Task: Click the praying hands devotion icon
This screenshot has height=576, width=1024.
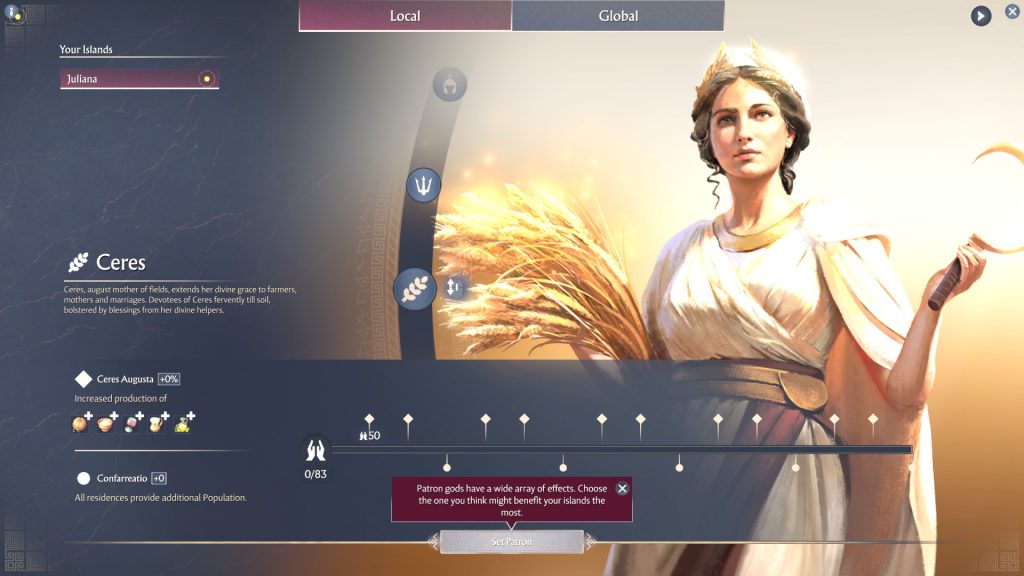Action: pos(316,449)
